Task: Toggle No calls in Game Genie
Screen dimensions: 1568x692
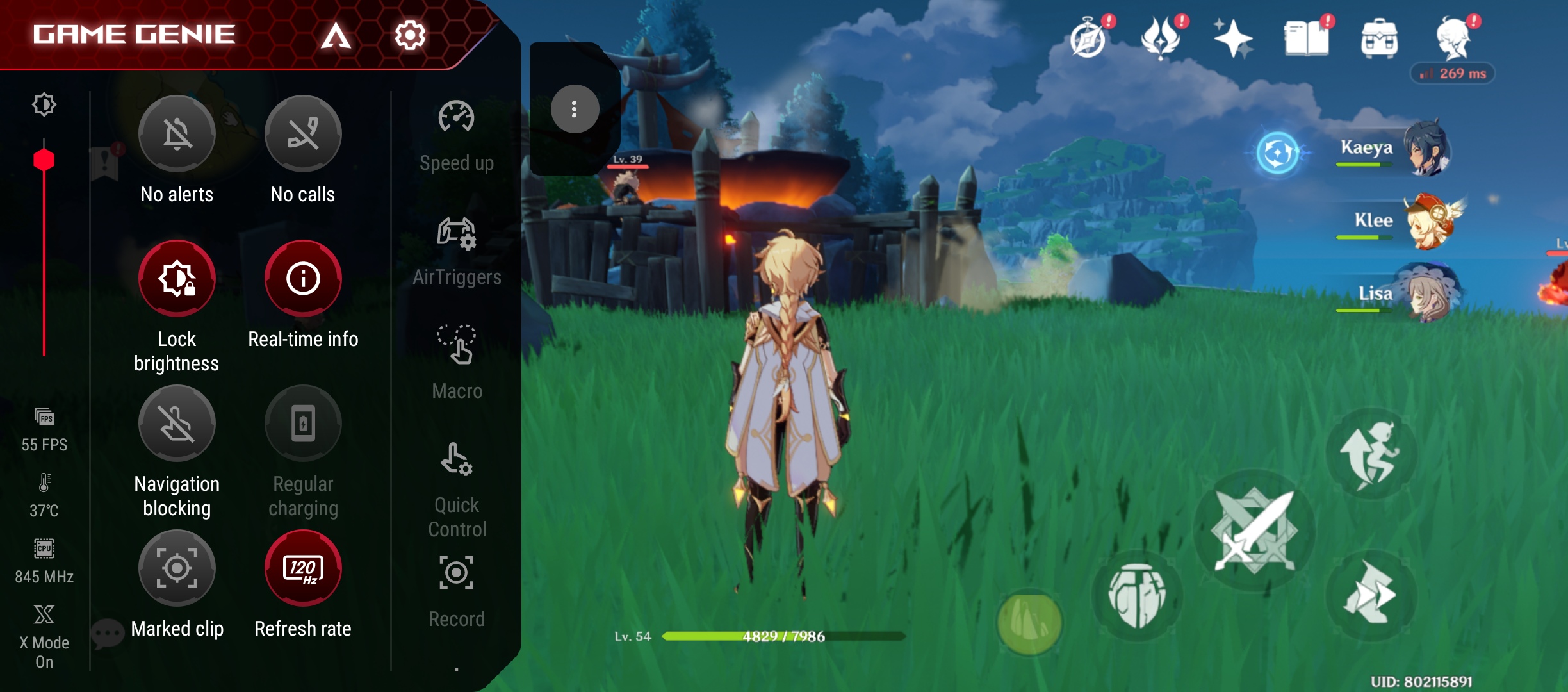Action: click(303, 135)
